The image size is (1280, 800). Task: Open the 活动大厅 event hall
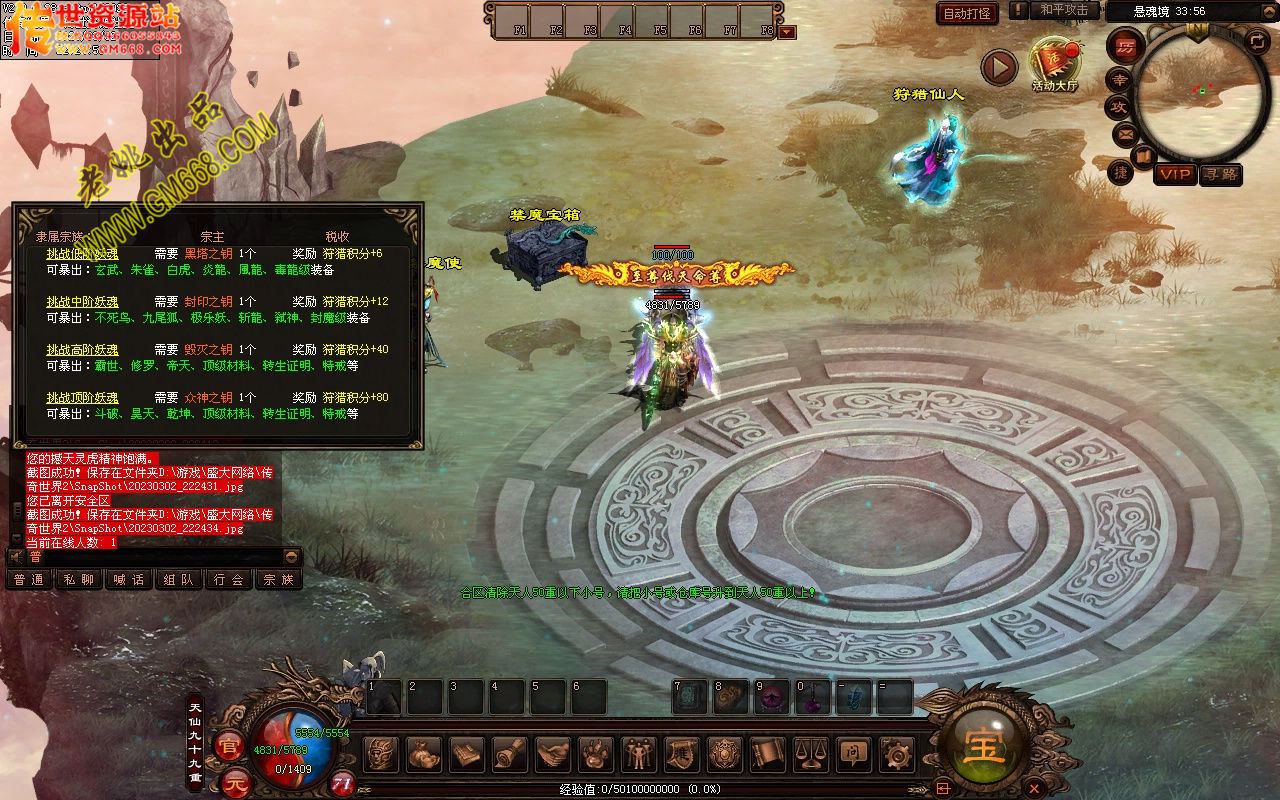point(1054,64)
